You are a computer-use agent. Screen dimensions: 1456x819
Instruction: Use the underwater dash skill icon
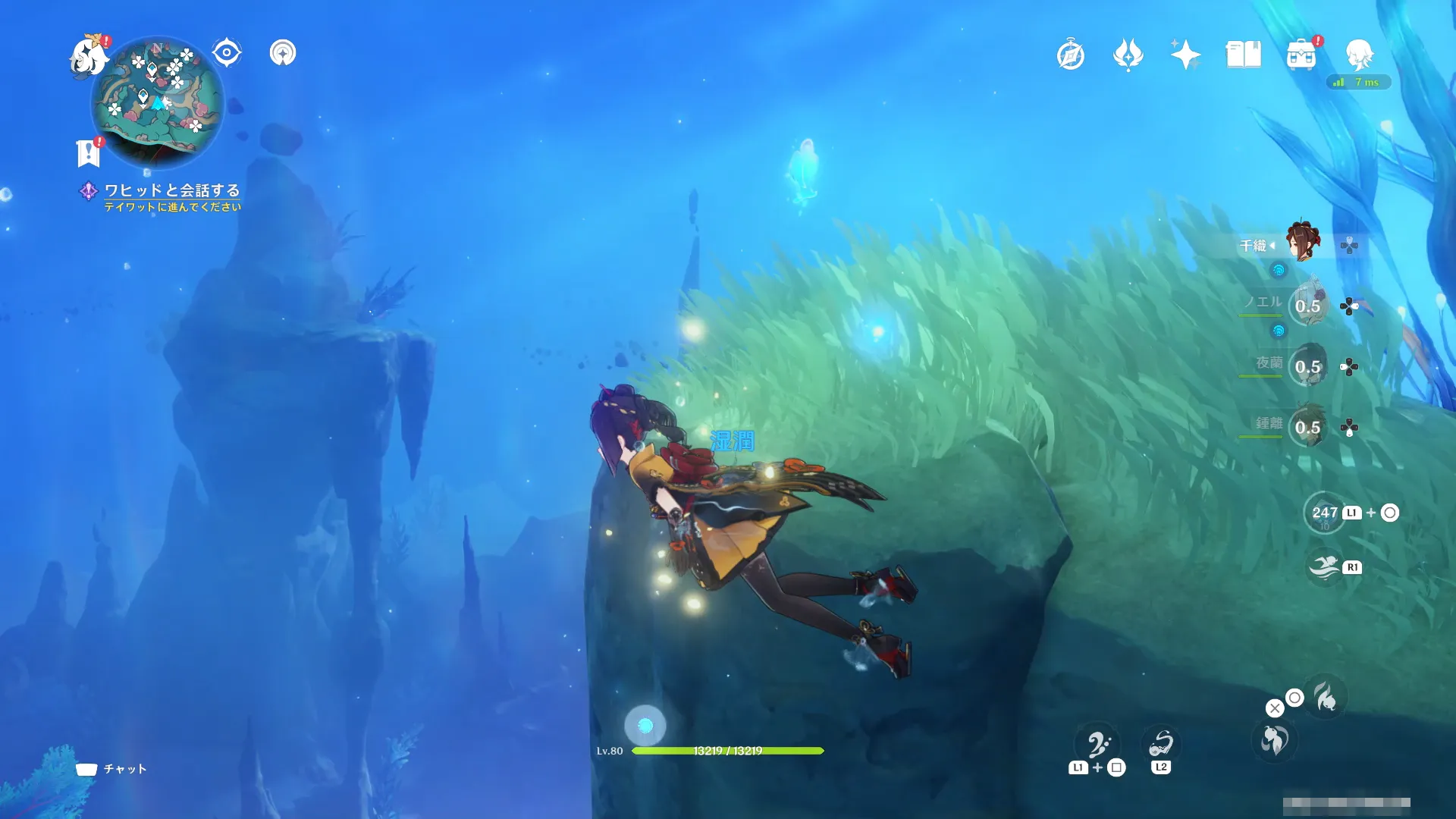(x=1325, y=567)
